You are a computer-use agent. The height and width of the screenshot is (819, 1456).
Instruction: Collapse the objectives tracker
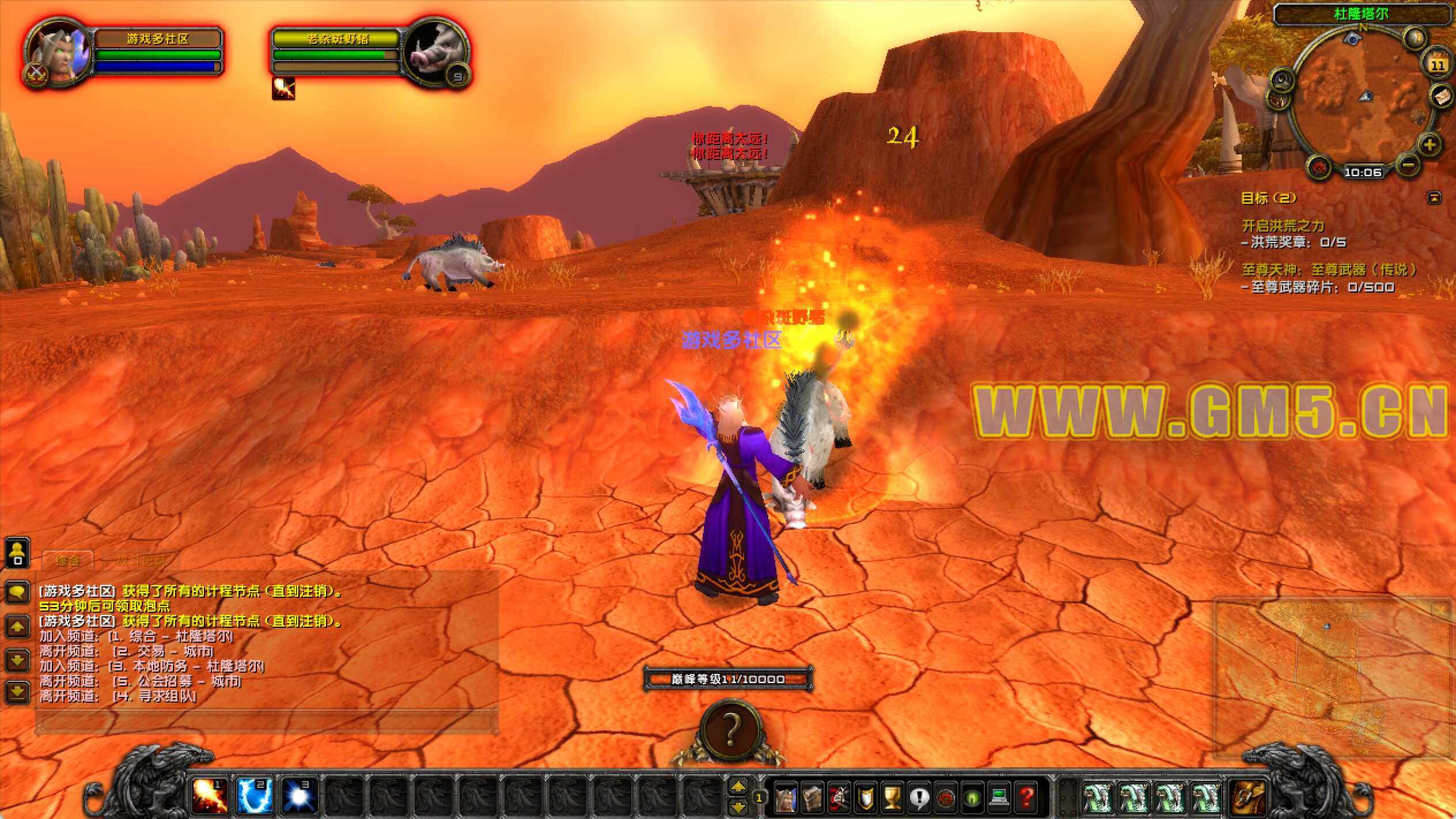(x=1434, y=198)
